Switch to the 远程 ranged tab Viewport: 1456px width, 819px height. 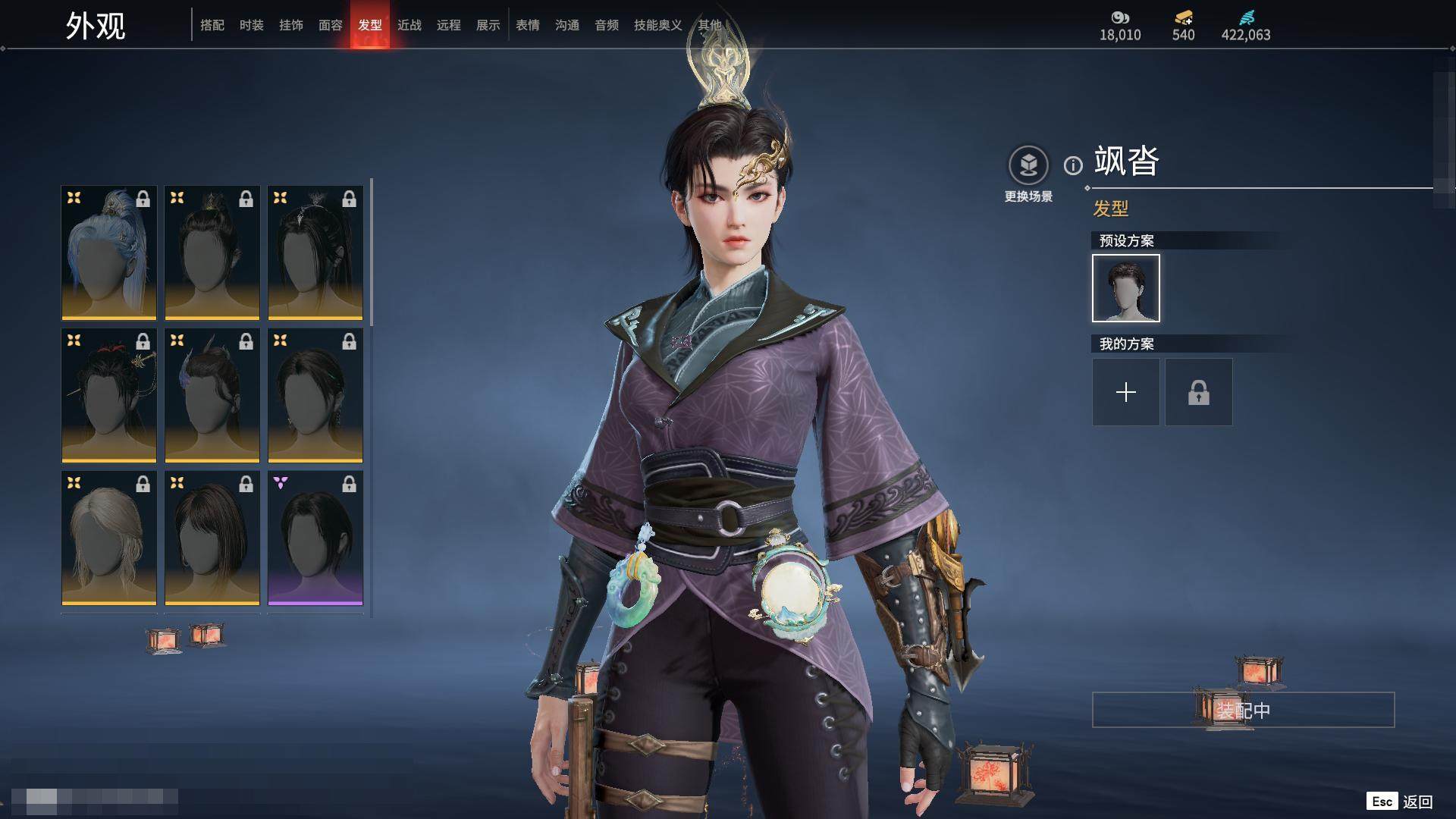(x=449, y=25)
